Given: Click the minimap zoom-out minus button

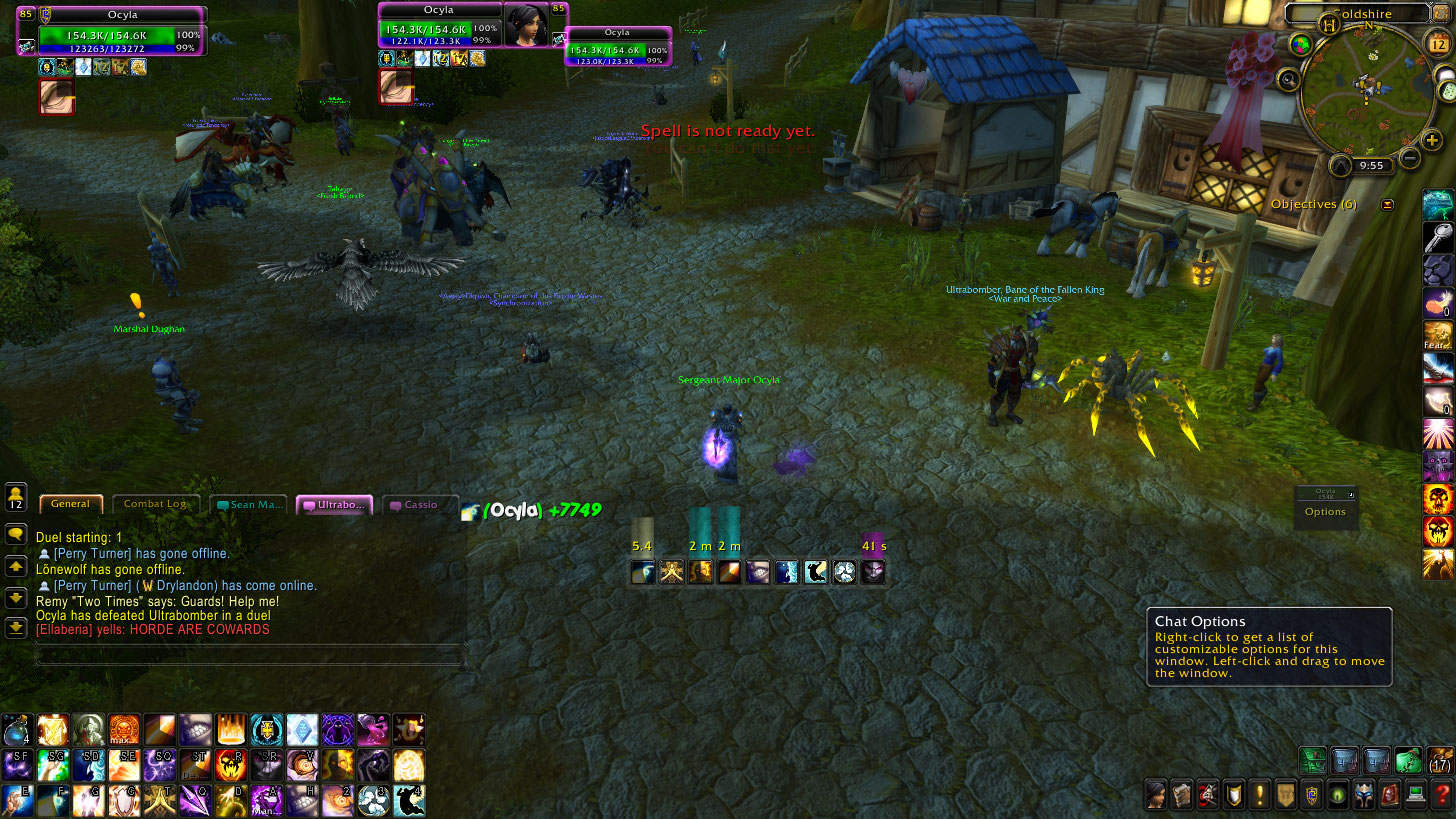Looking at the screenshot, I should coord(1410,158).
